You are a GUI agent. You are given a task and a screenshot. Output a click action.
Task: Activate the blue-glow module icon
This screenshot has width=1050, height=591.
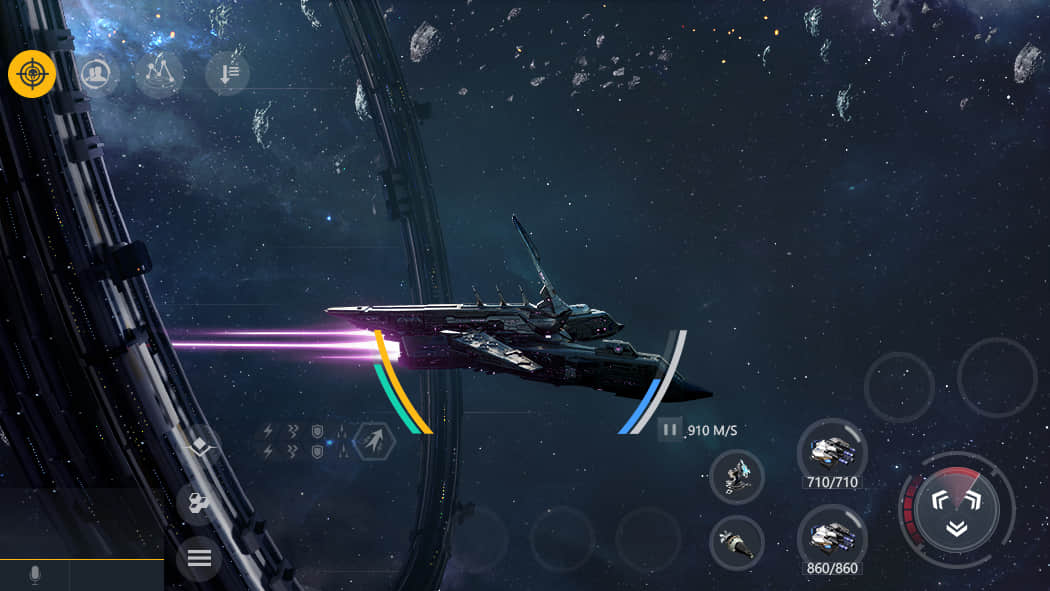737,476
